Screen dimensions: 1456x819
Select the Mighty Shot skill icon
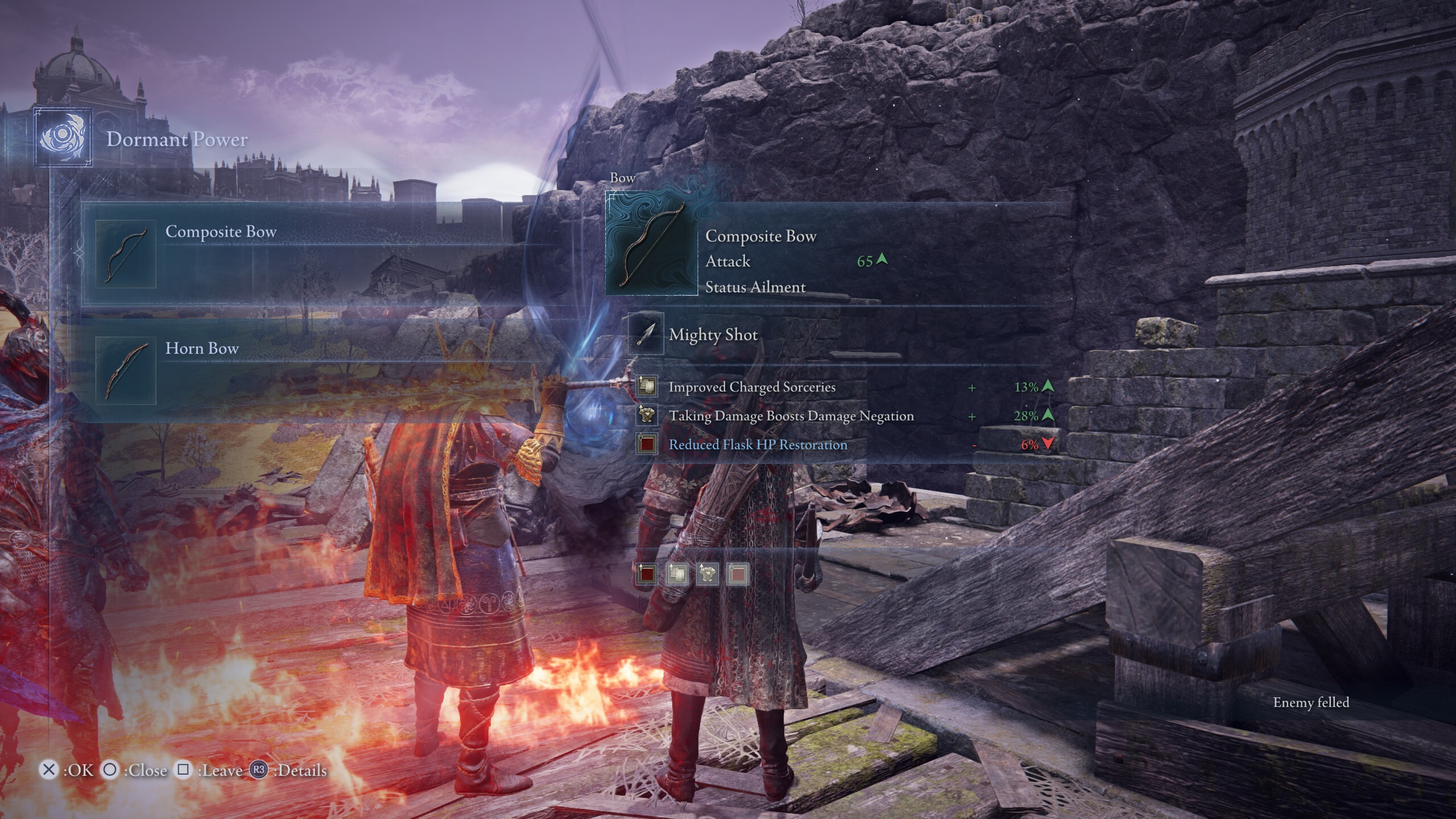(646, 334)
